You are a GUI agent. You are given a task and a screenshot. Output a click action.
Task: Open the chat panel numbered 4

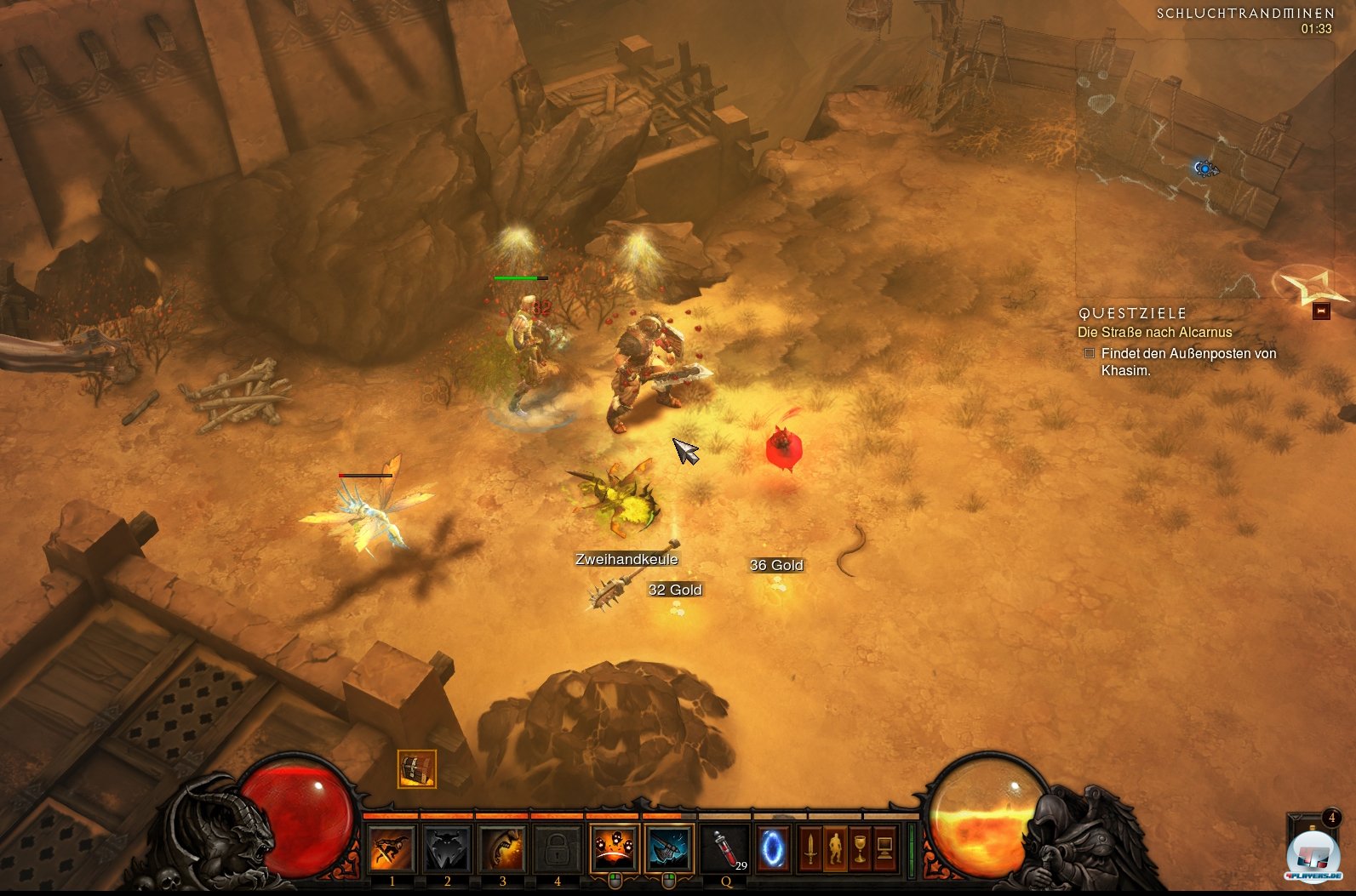click(x=1330, y=819)
